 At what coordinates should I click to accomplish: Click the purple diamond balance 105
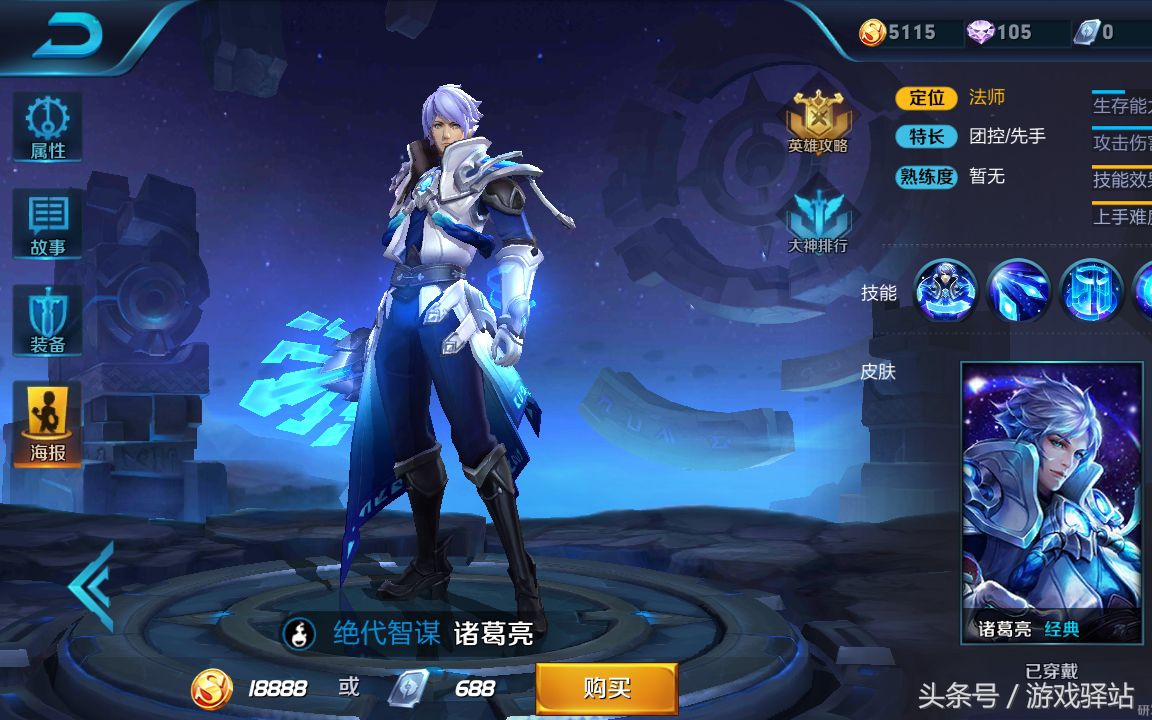[1000, 32]
